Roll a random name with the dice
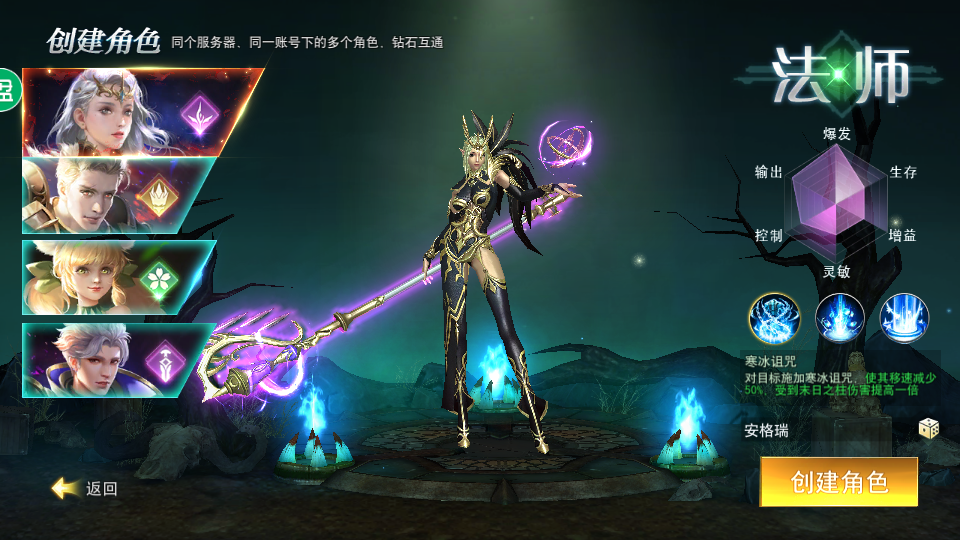 coord(929,429)
